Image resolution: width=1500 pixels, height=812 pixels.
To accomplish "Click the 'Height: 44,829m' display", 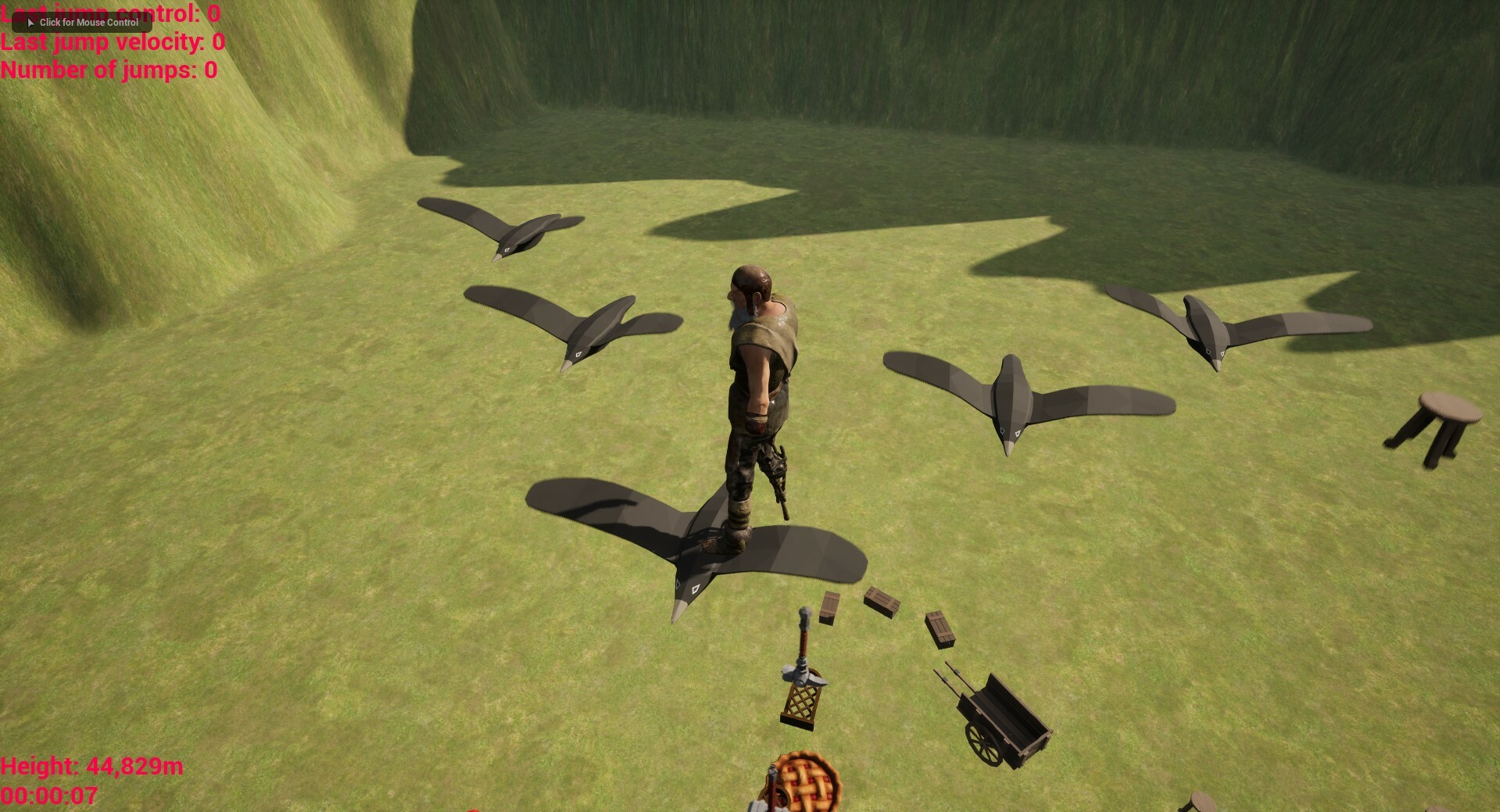I will coord(94,767).
